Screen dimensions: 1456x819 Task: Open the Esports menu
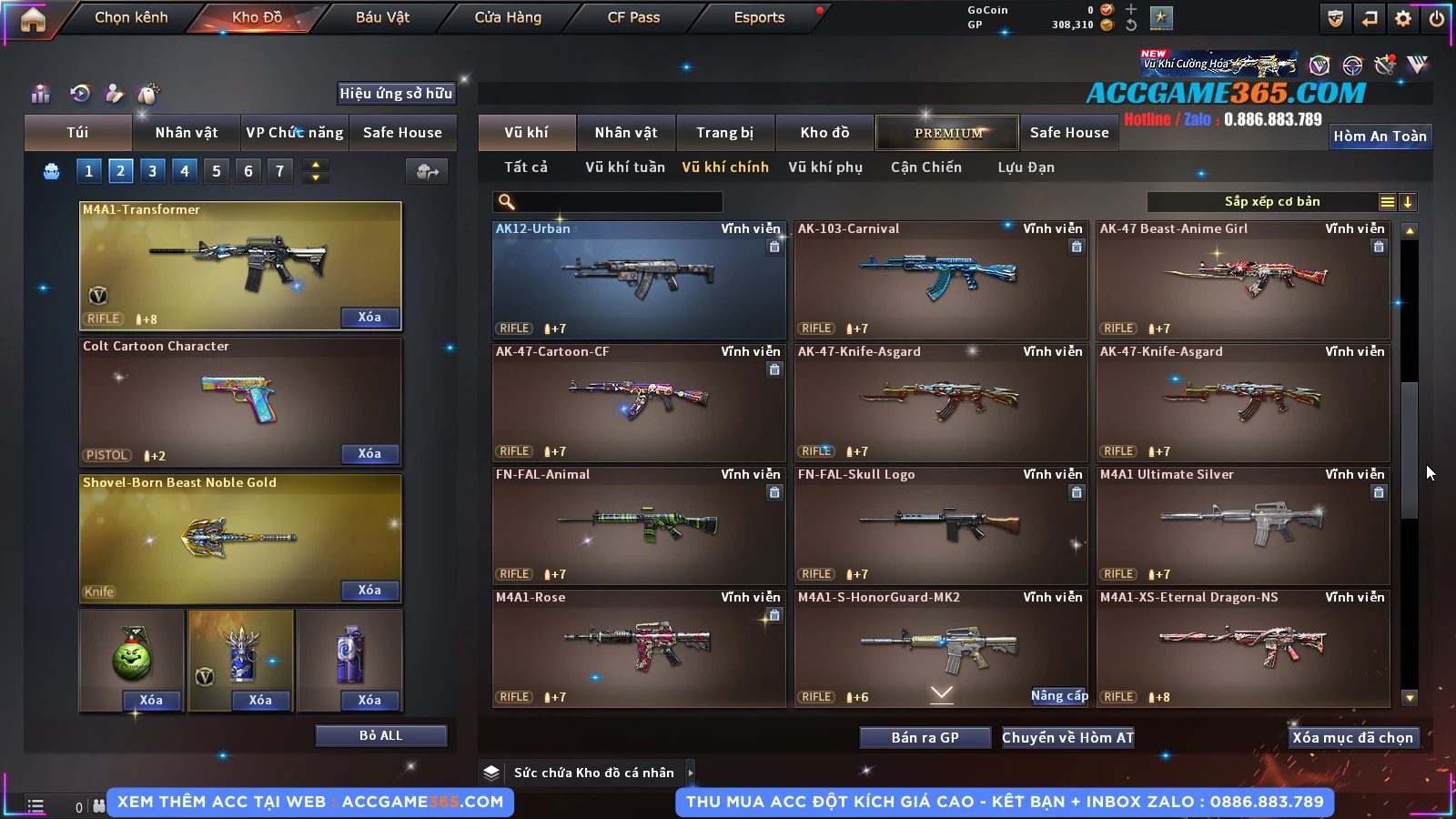759,17
